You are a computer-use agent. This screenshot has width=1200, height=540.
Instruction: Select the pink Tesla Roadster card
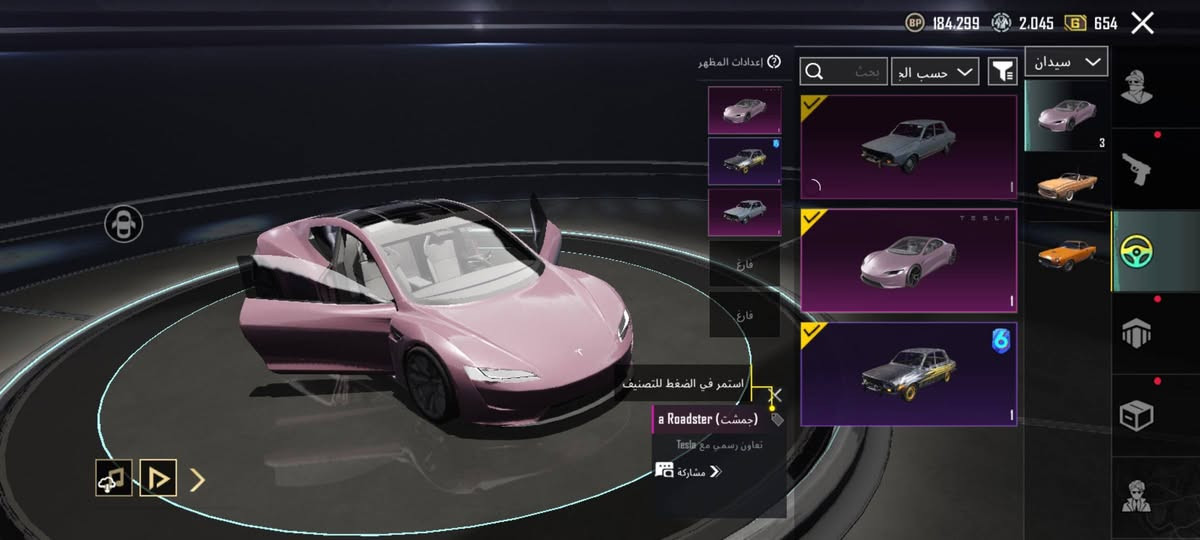pyautogui.click(x=908, y=260)
